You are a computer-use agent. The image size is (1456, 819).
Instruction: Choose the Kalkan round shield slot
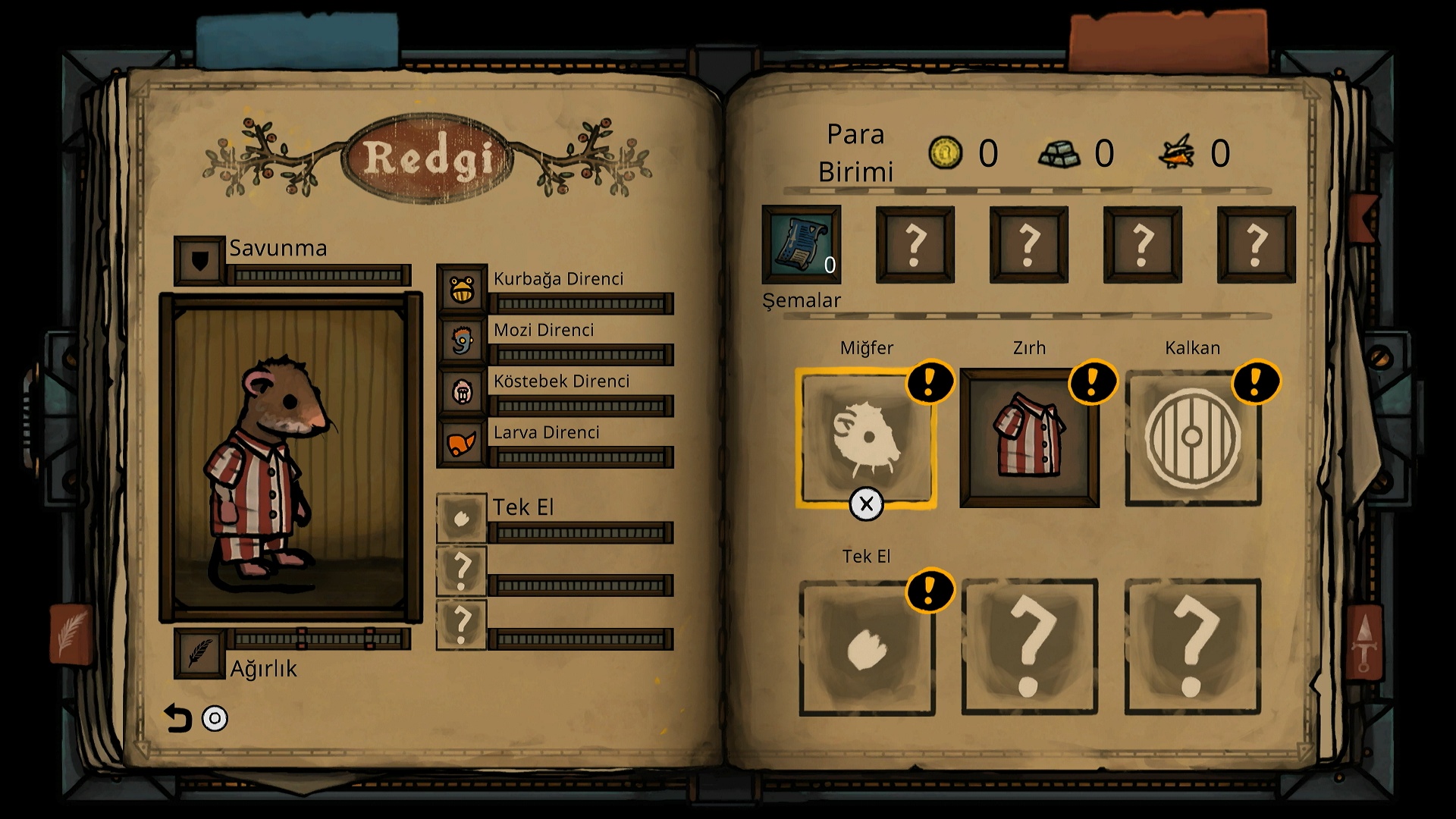point(1192,437)
